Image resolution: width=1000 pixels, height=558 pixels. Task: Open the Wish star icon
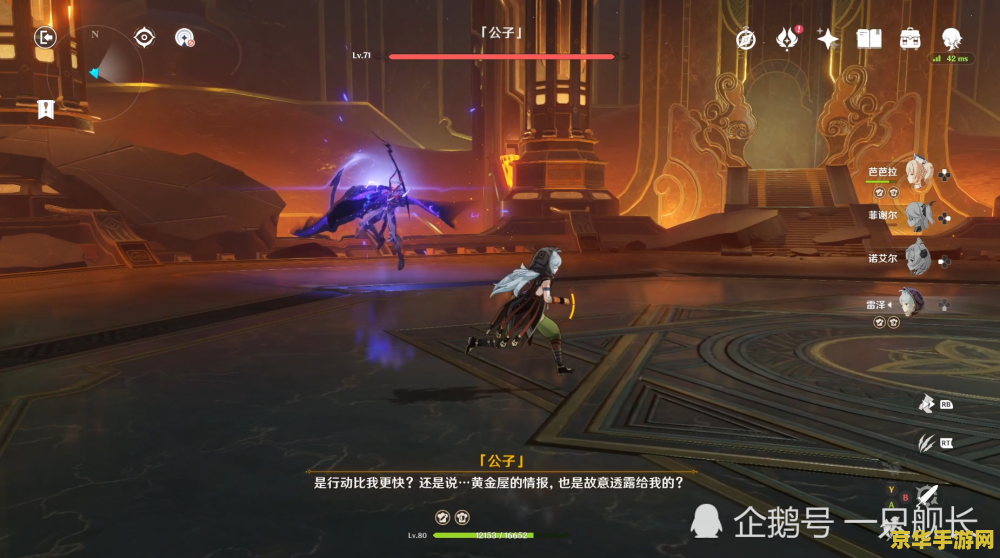coord(828,39)
